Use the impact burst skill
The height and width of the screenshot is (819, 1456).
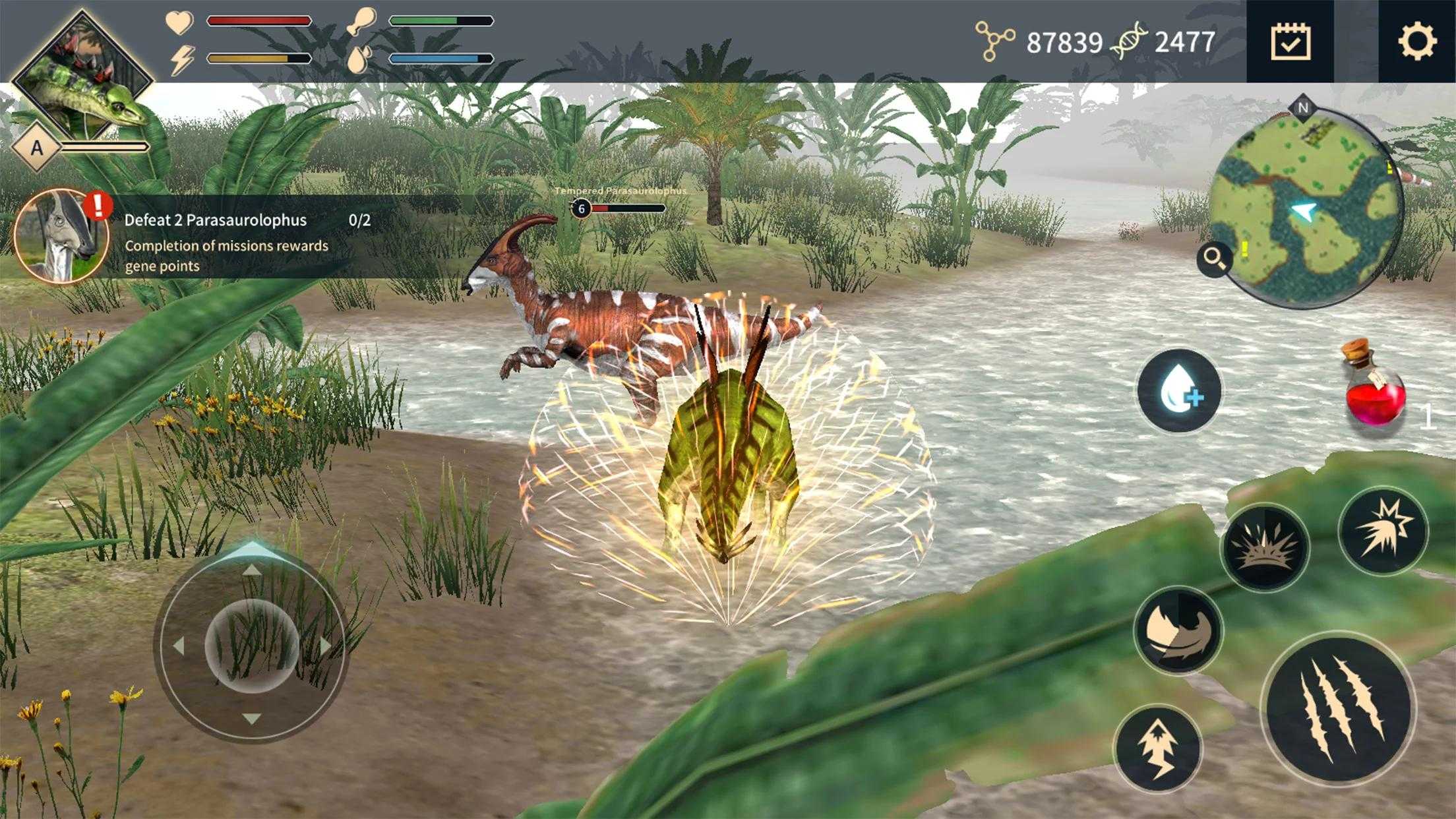[x=1382, y=530]
